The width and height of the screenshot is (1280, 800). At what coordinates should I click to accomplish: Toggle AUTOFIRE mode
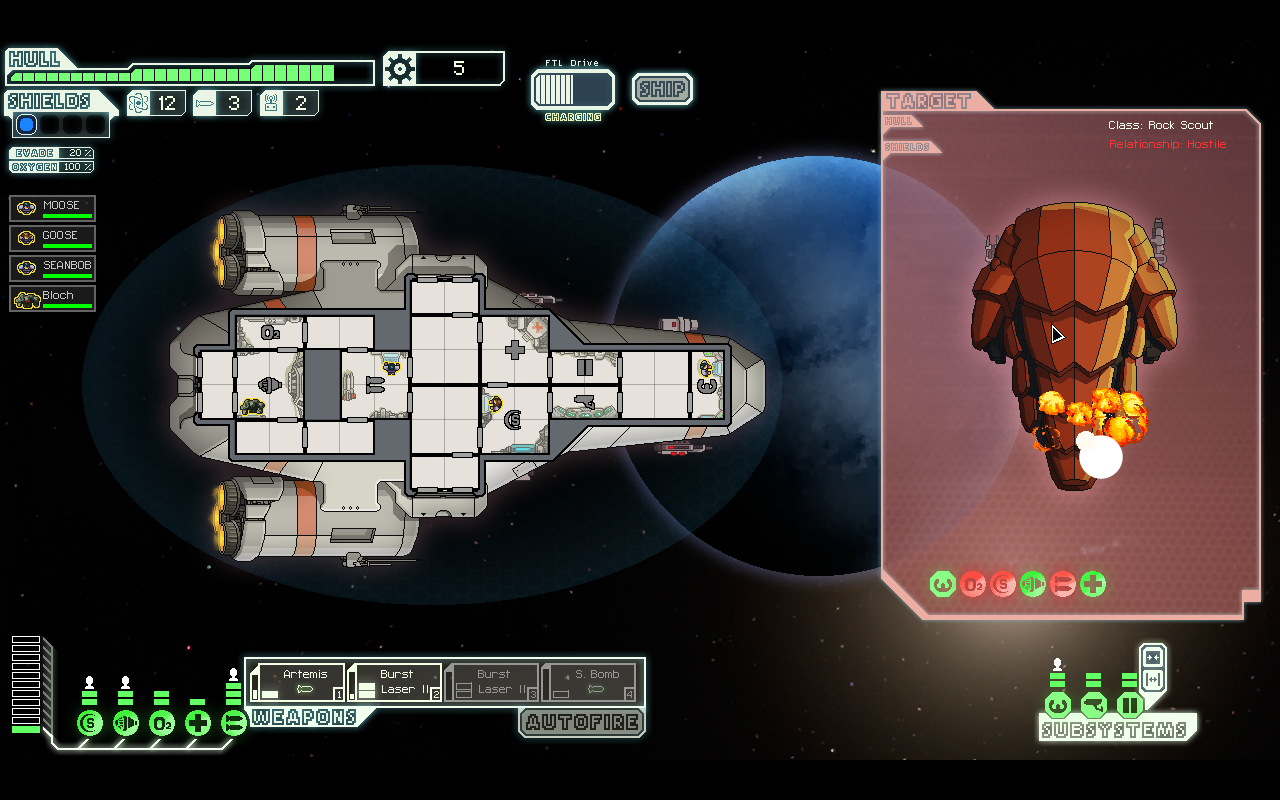click(x=582, y=722)
